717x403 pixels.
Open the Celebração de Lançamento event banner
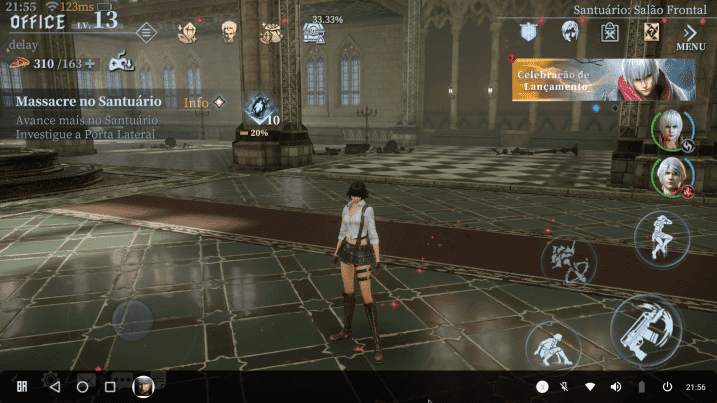[x=603, y=80]
